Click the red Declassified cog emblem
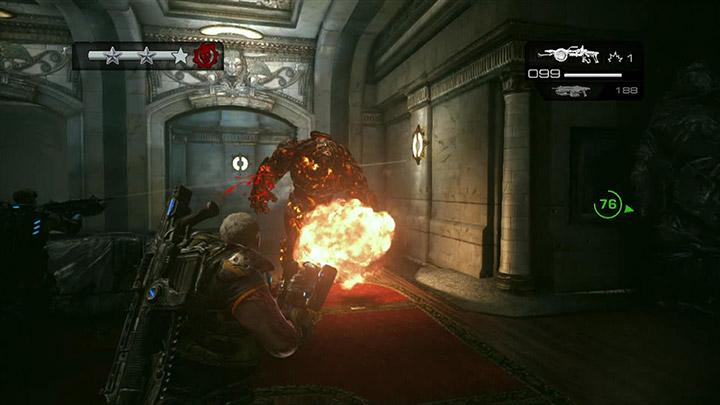Image resolution: width=720 pixels, height=405 pixels. 208,55
